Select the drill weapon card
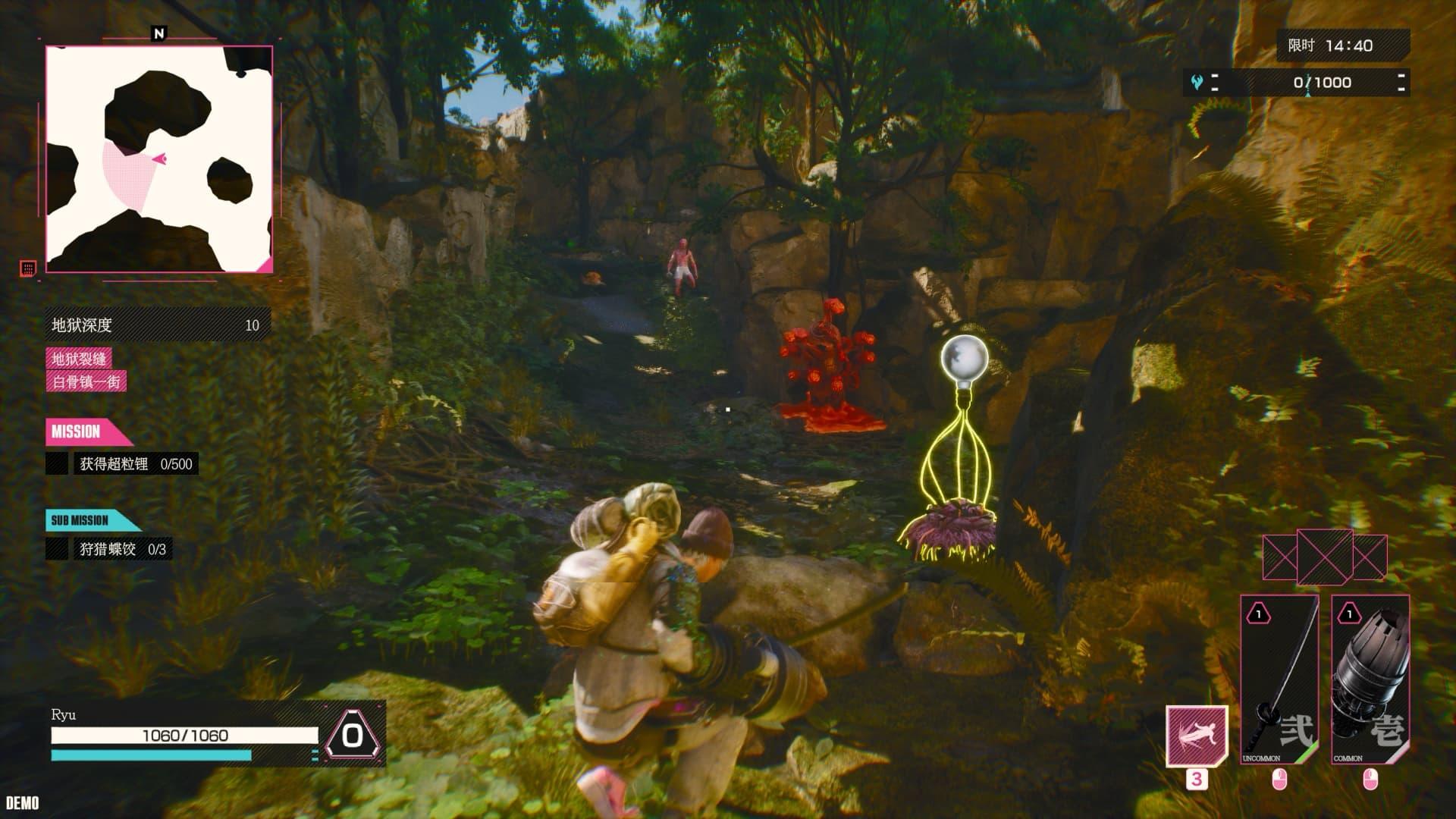Image resolution: width=1456 pixels, height=819 pixels. 1370,679
